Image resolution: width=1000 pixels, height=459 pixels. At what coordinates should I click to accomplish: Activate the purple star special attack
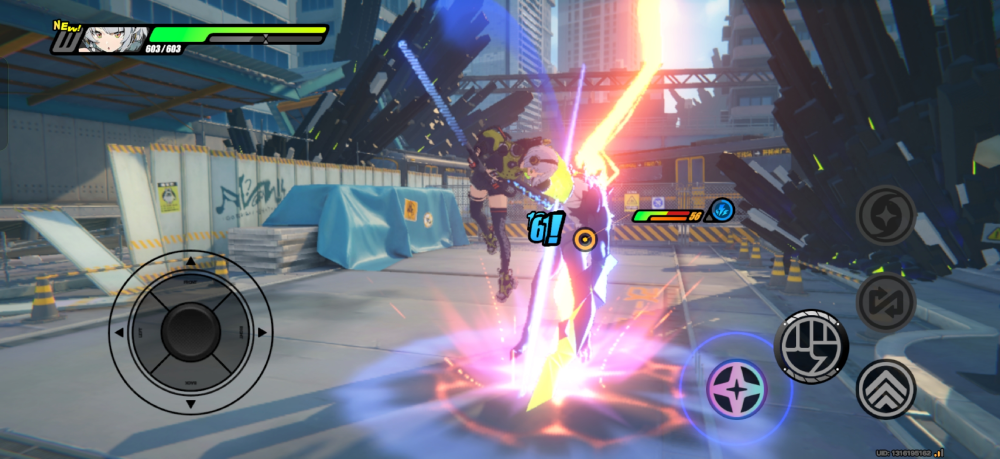tap(736, 389)
